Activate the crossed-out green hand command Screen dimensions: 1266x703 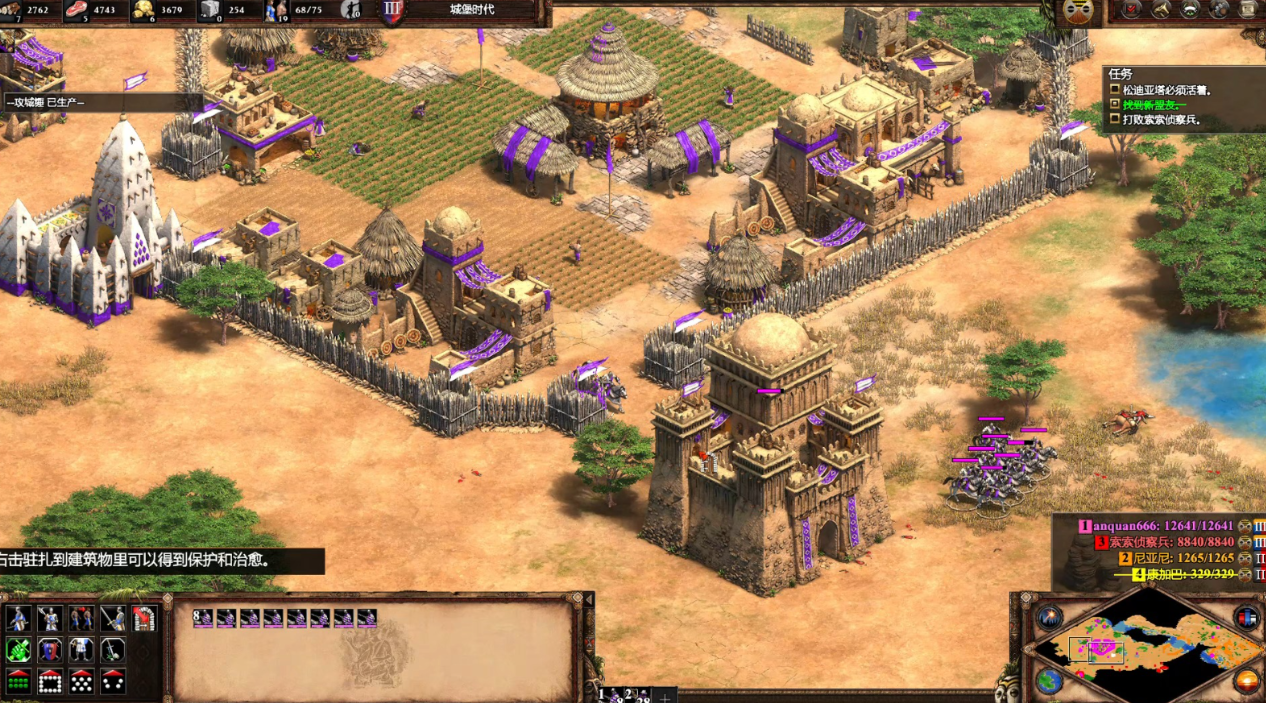tap(18, 651)
